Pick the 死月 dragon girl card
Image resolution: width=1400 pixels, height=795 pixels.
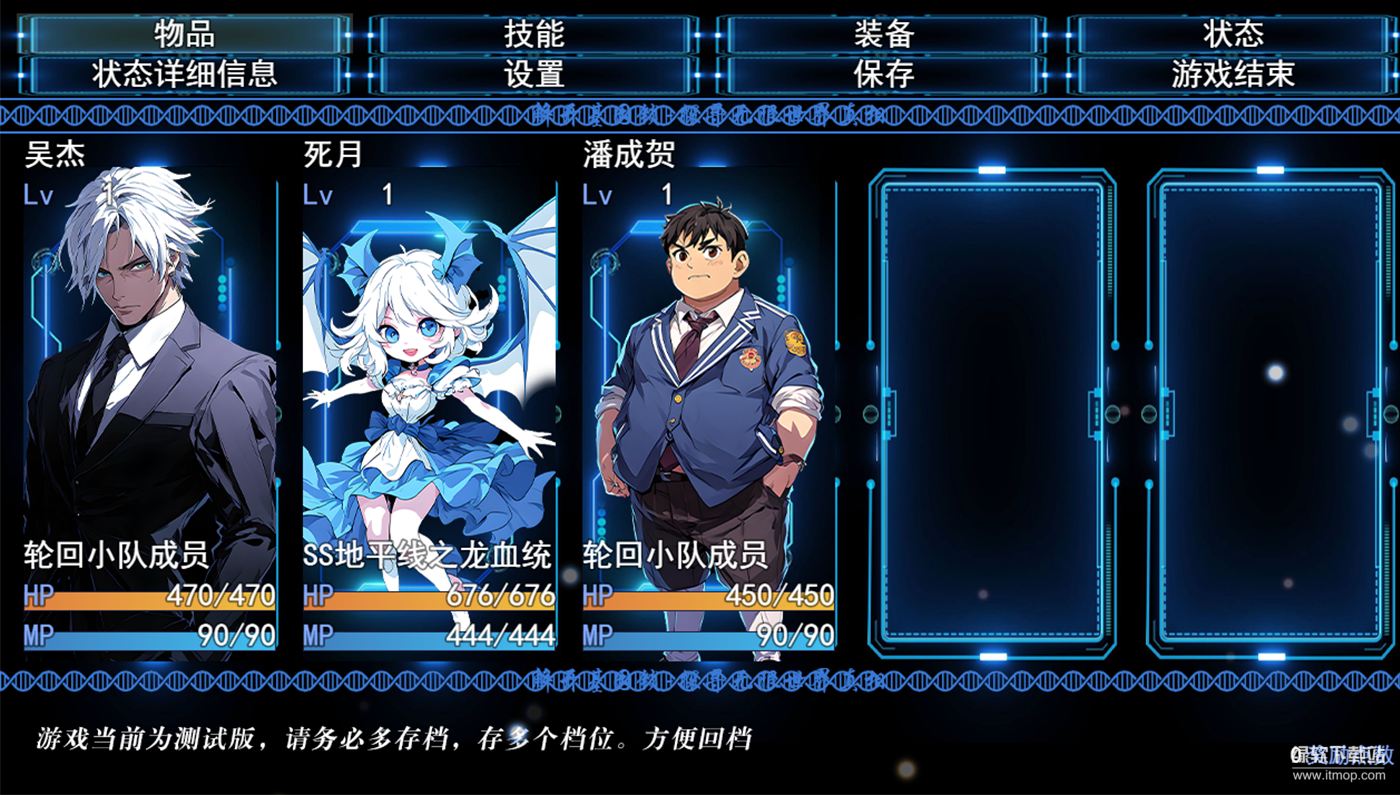pos(429,400)
